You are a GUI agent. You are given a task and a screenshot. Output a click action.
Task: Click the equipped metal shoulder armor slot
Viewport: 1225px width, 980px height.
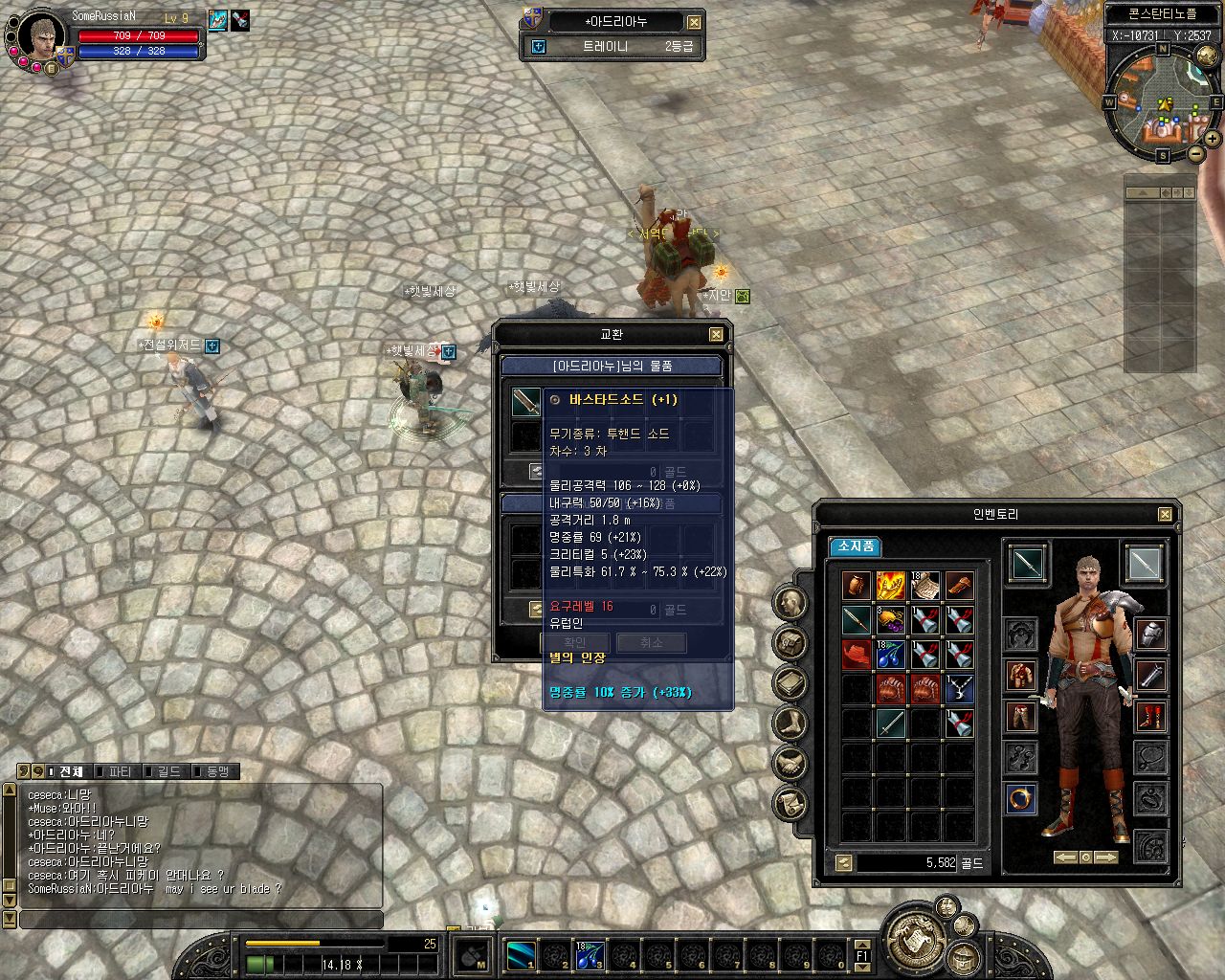point(1150,635)
